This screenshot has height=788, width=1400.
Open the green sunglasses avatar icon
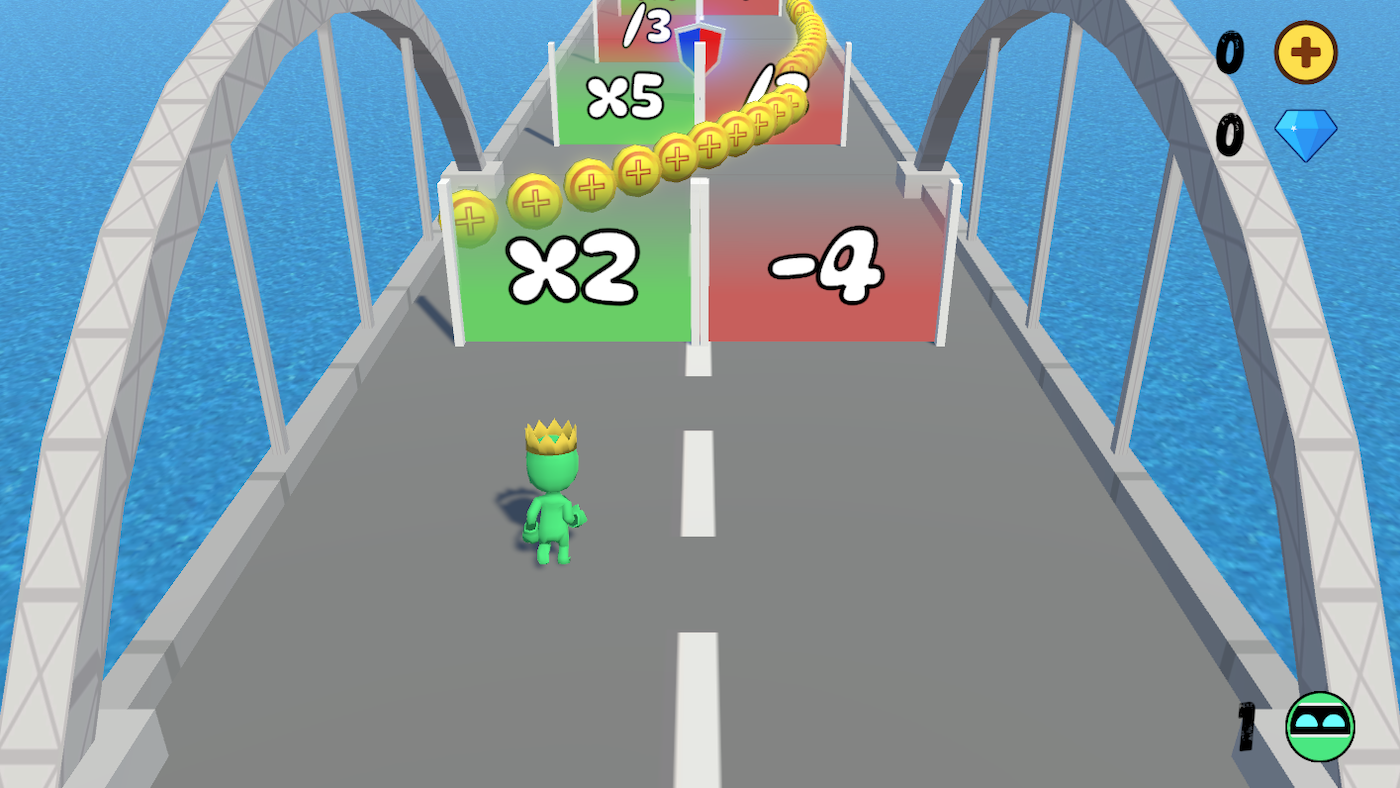pos(1321,726)
